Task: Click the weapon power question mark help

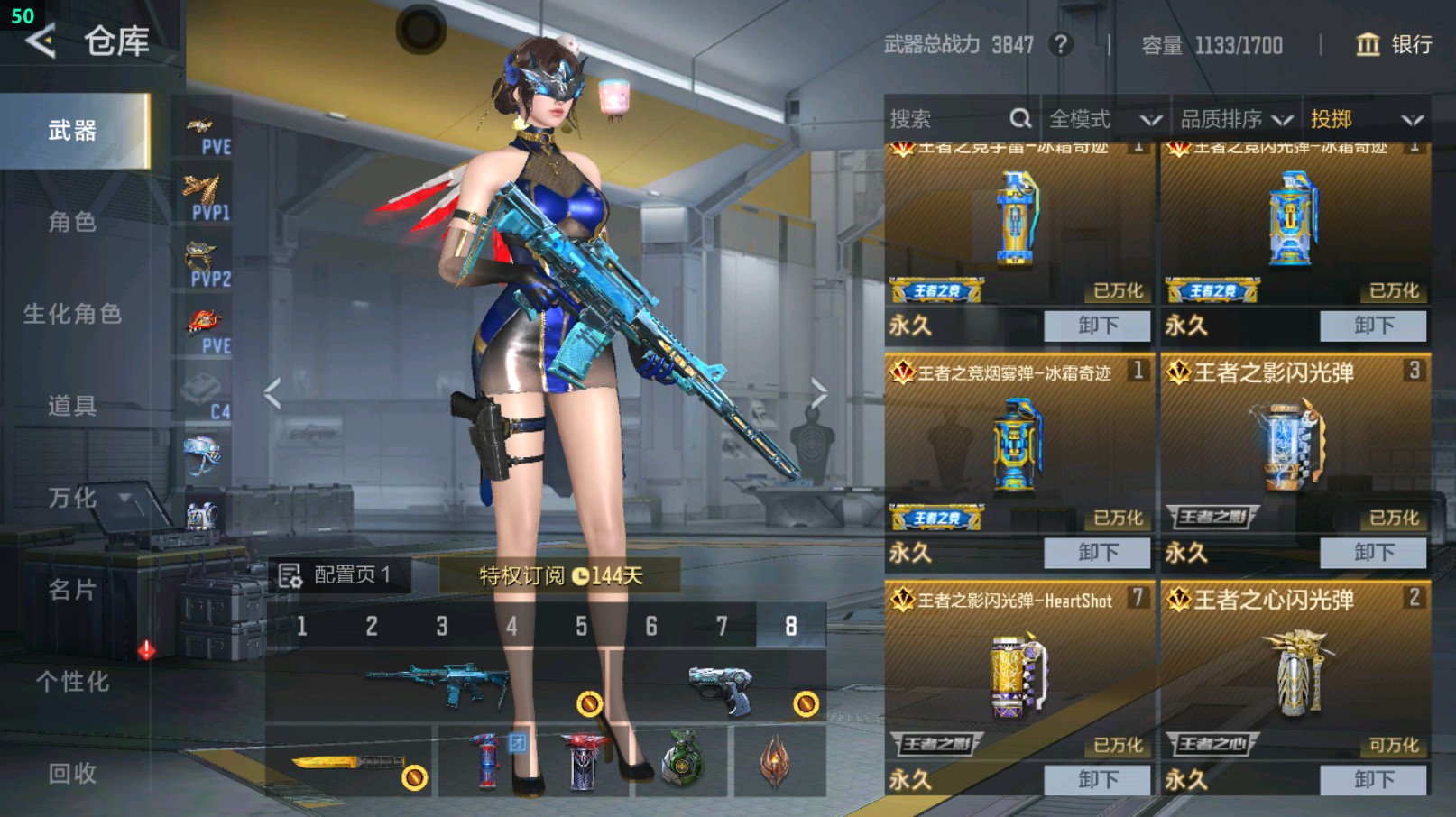Action: coord(1062,44)
